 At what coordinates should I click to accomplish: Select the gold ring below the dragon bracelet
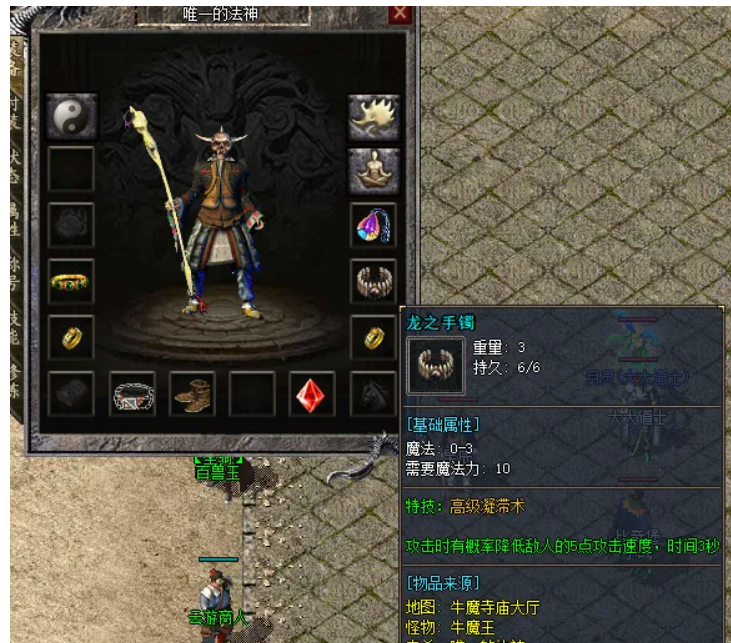[373, 339]
